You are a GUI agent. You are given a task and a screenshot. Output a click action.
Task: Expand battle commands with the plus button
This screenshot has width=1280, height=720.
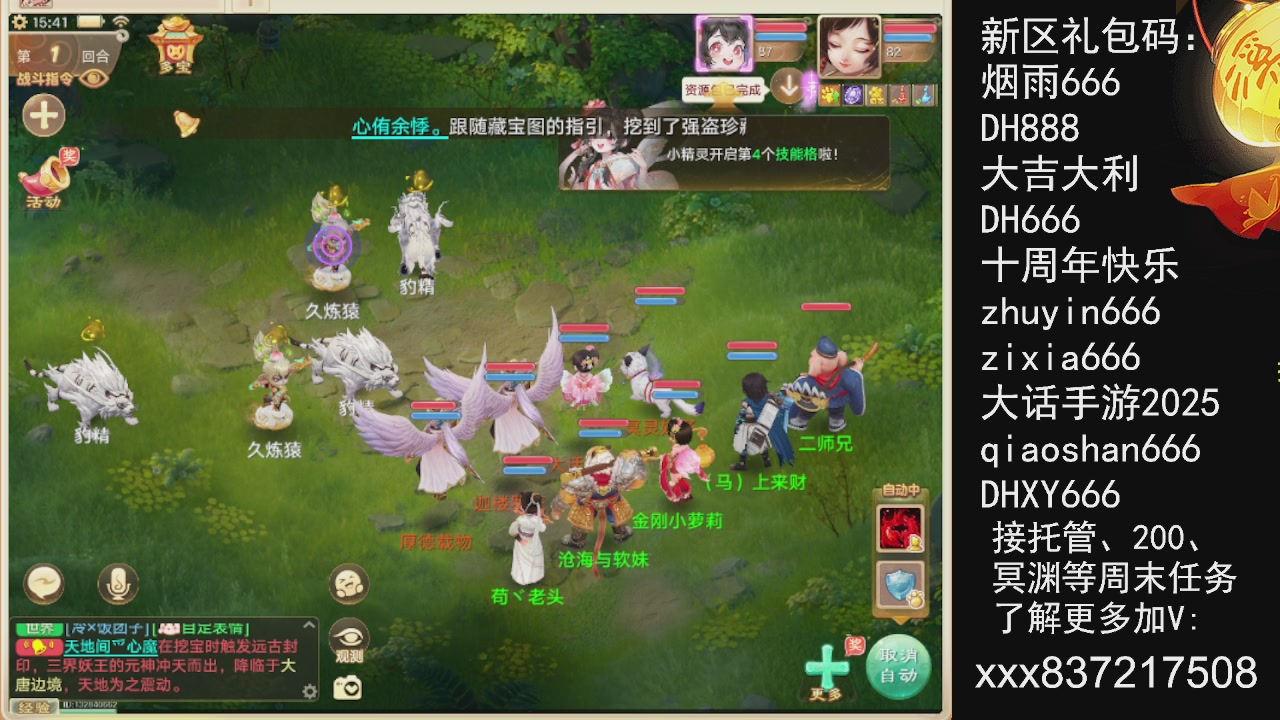42,114
